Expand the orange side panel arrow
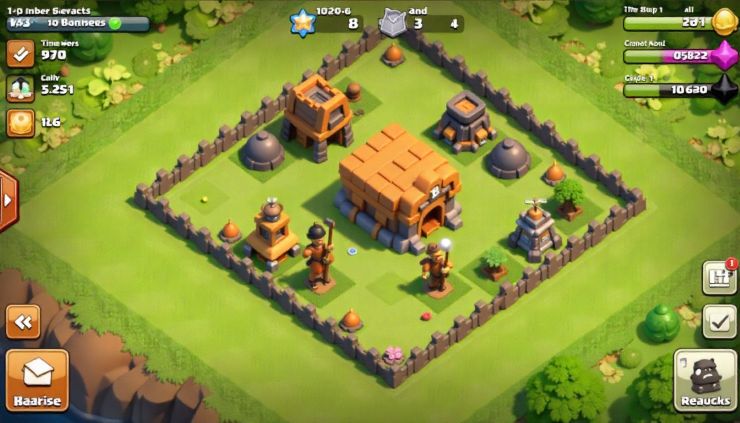The image size is (740, 423). click(7, 200)
